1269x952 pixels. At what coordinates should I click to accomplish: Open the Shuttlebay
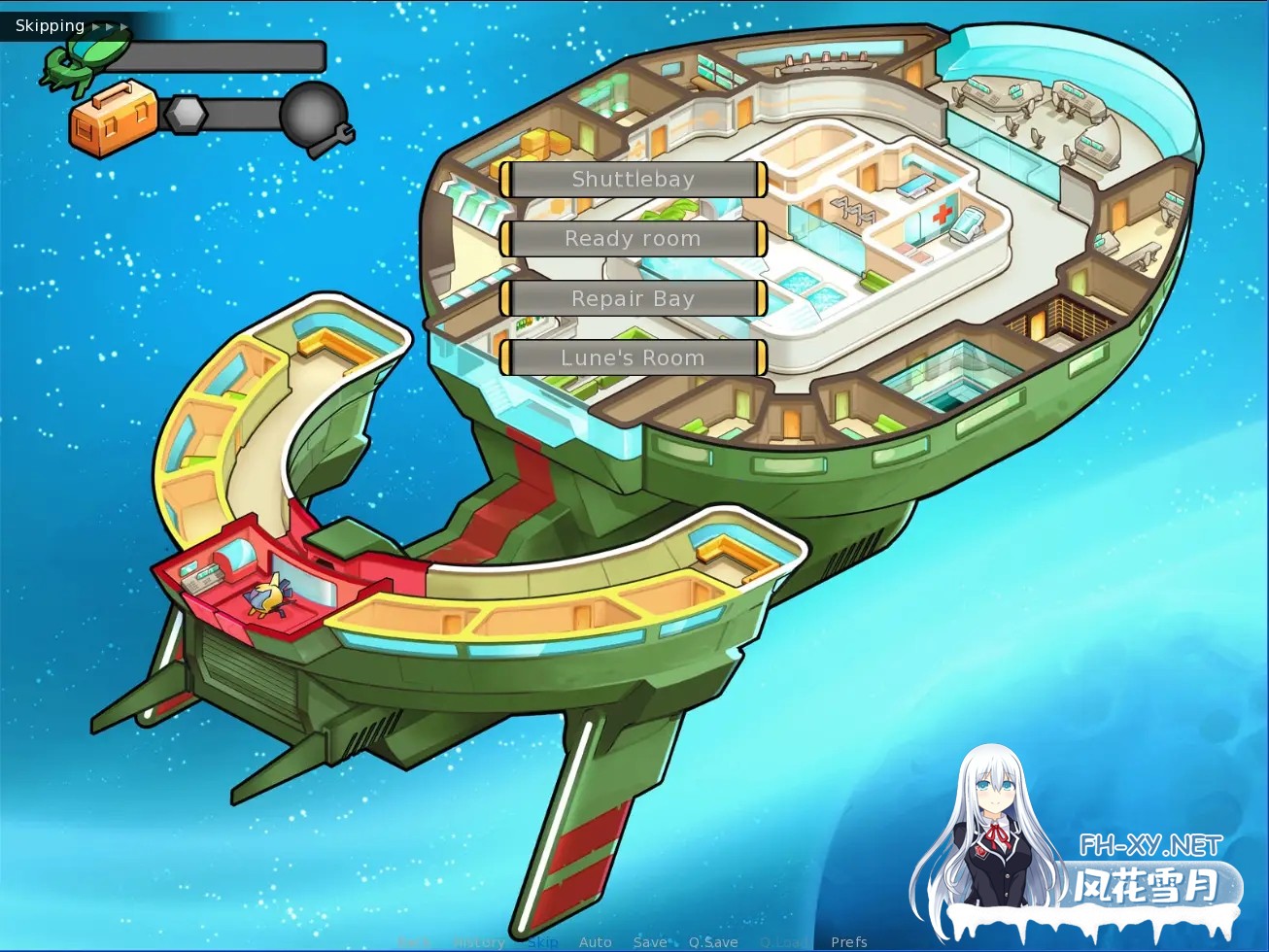pos(633,179)
